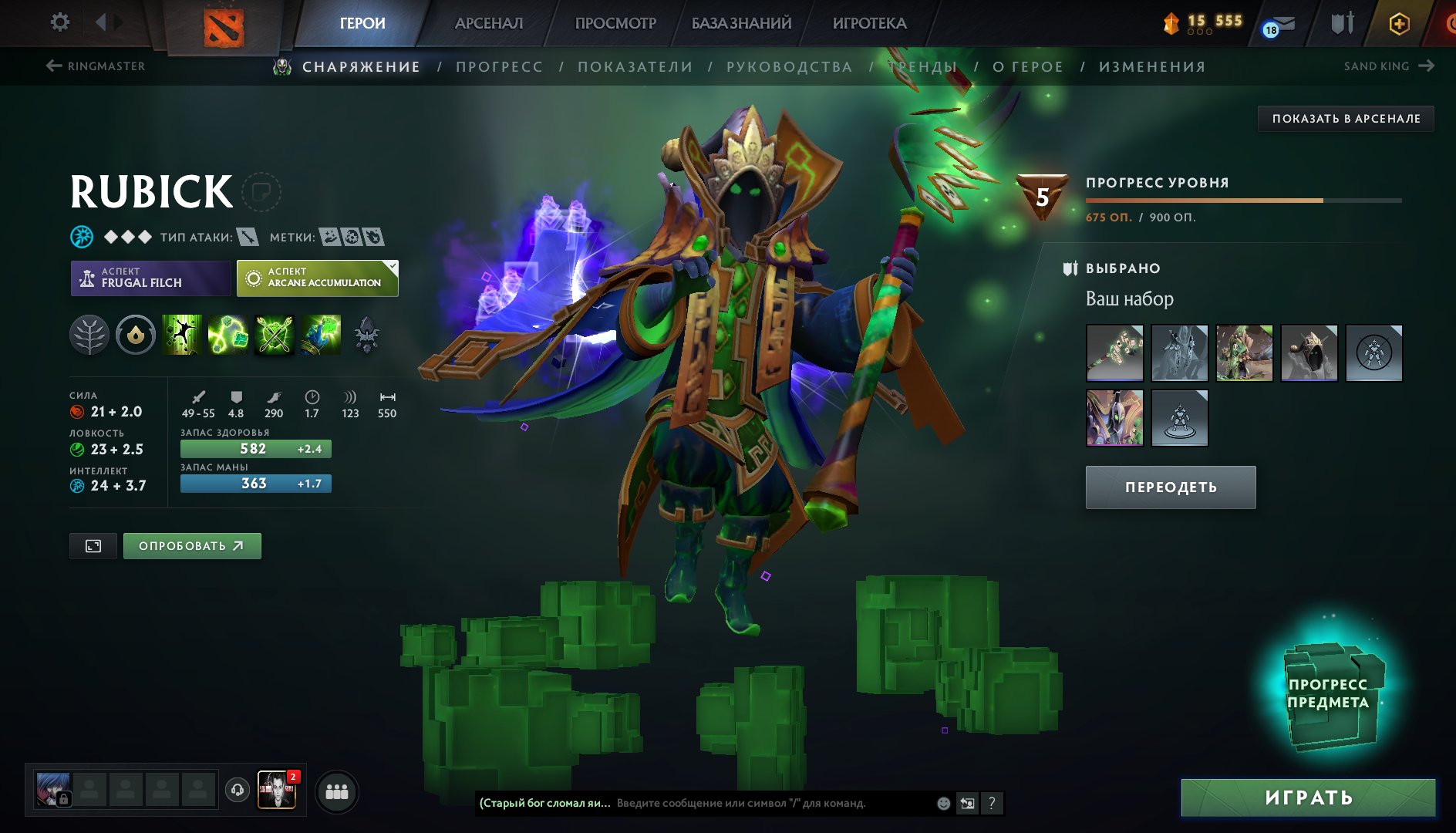Click the ПЕРЕОДЕТЬ button
1456x833 pixels.
(x=1170, y=487)
